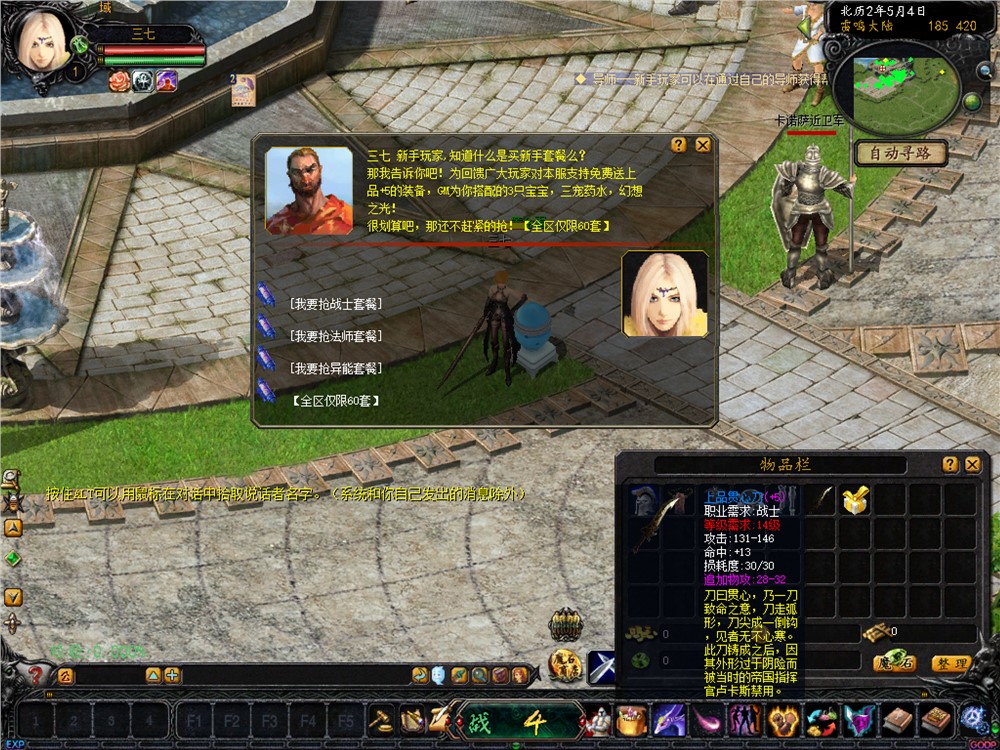Close the NPC dialogue window
The height and width of the screenshot is (750, 1000).
703,145
